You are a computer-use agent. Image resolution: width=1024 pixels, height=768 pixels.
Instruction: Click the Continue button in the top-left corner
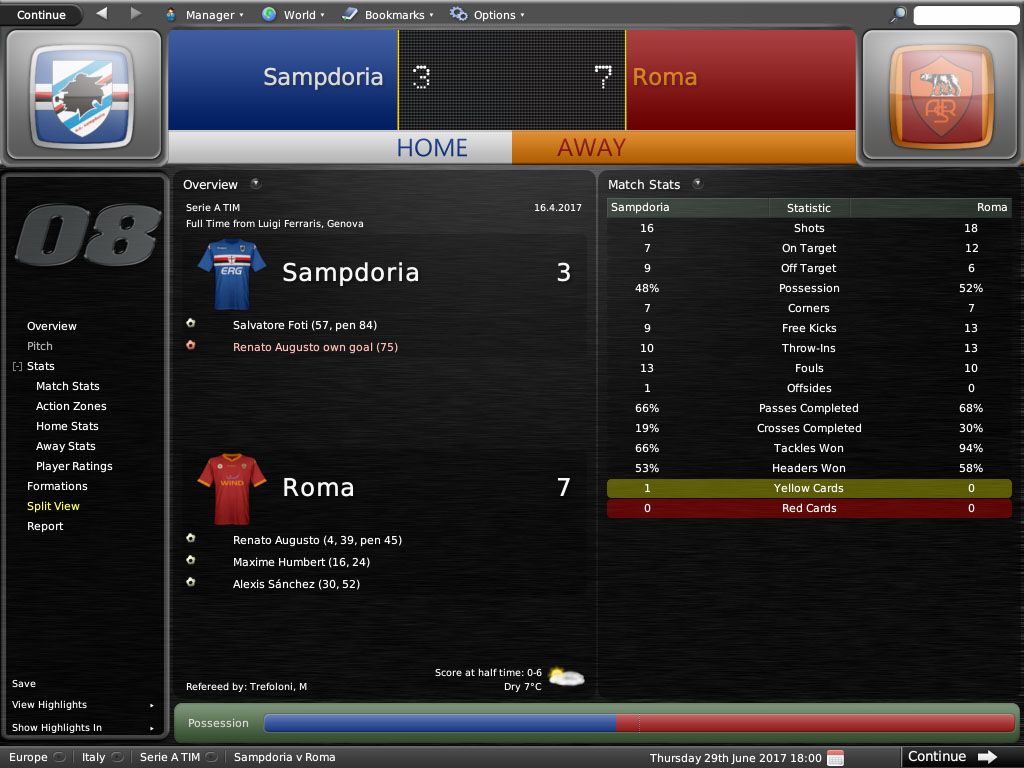41,15
